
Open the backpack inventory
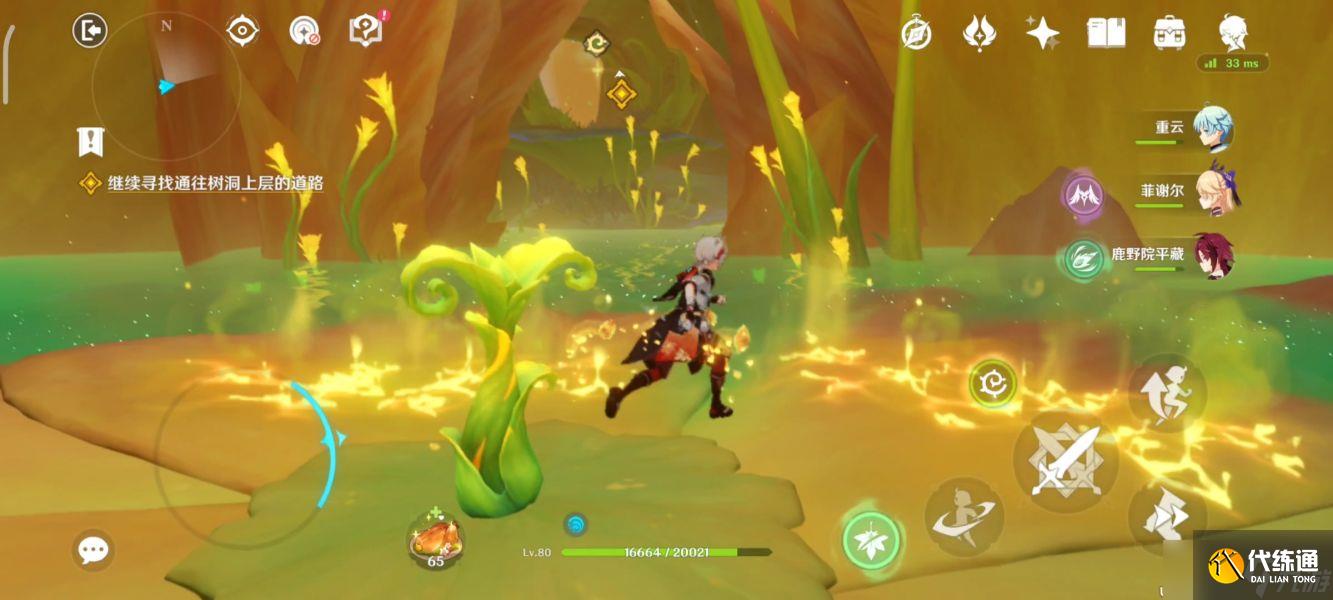[1169, 33]
